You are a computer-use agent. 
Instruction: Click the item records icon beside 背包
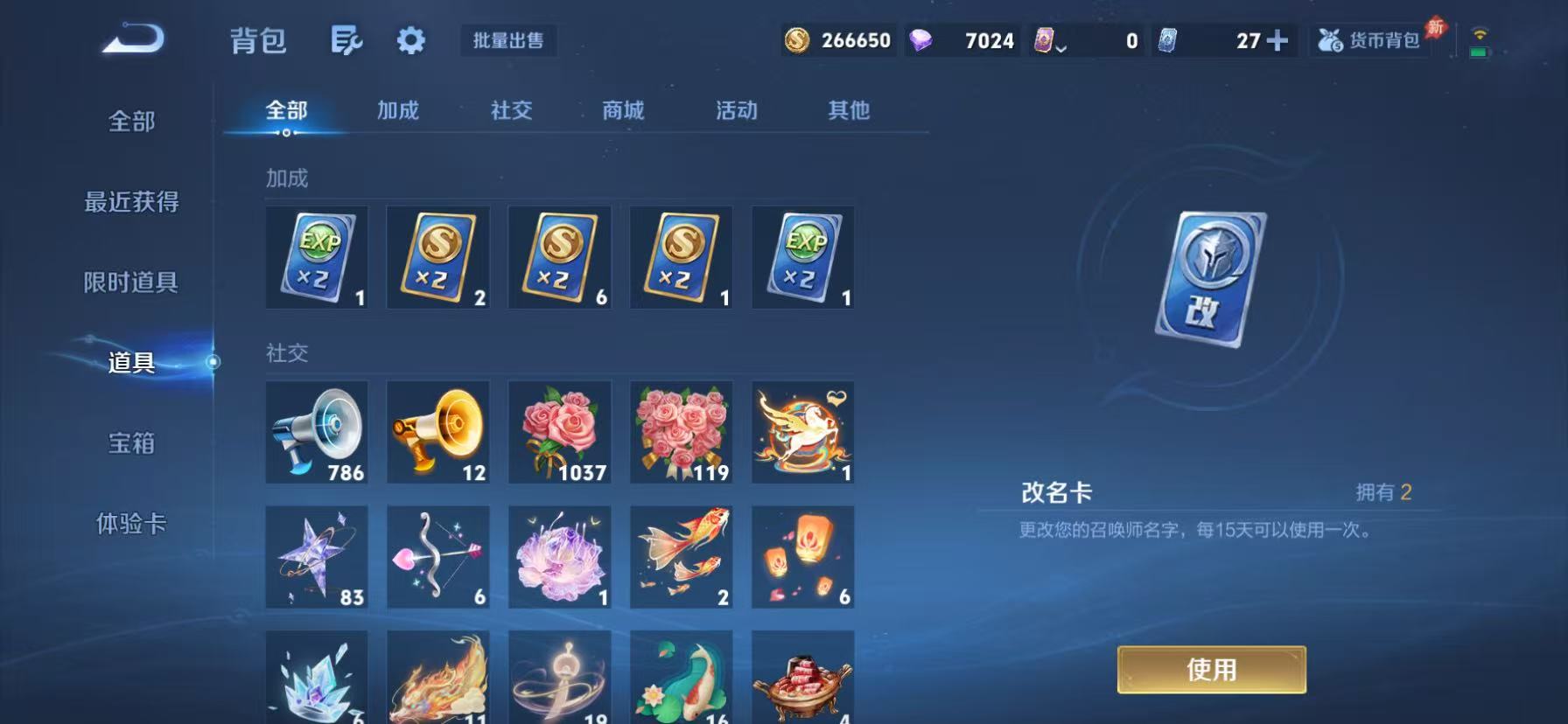346,40
